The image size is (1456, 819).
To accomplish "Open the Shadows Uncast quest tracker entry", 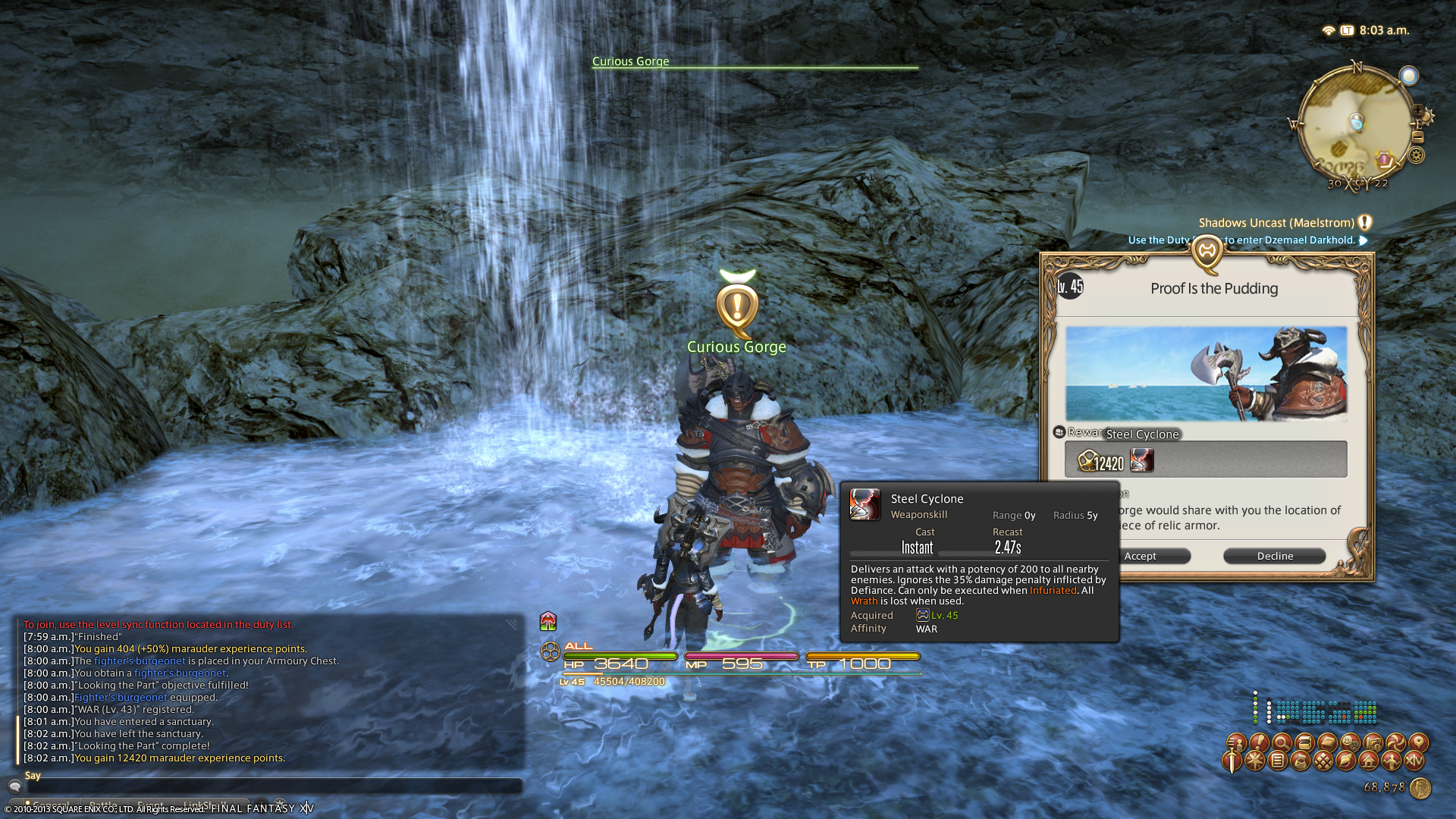I will click(1276, 223).
